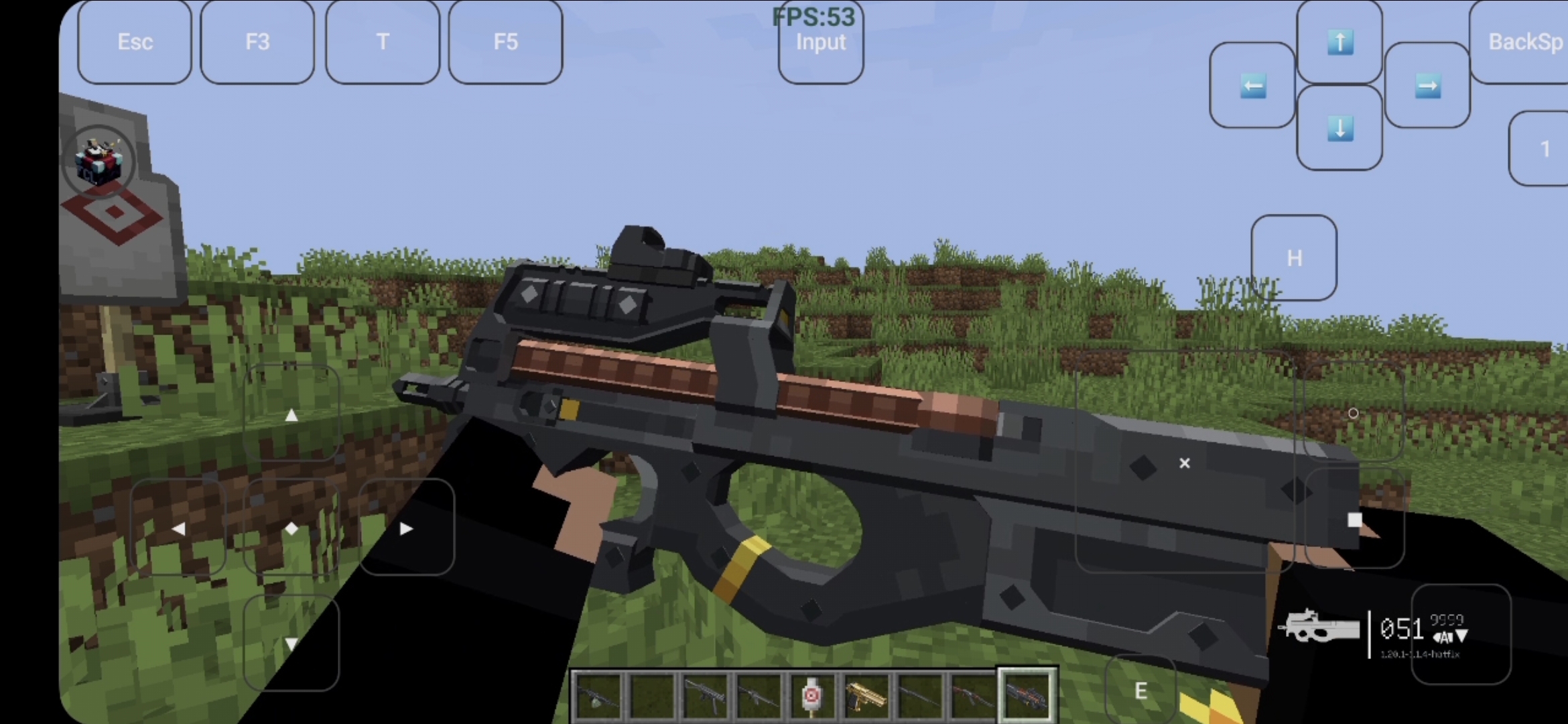Image resolution: width=1568 pixels, height=724 pixels.
Task: Open inventory with the E button
Action: pyautogui.click(x=1140, y=690)
